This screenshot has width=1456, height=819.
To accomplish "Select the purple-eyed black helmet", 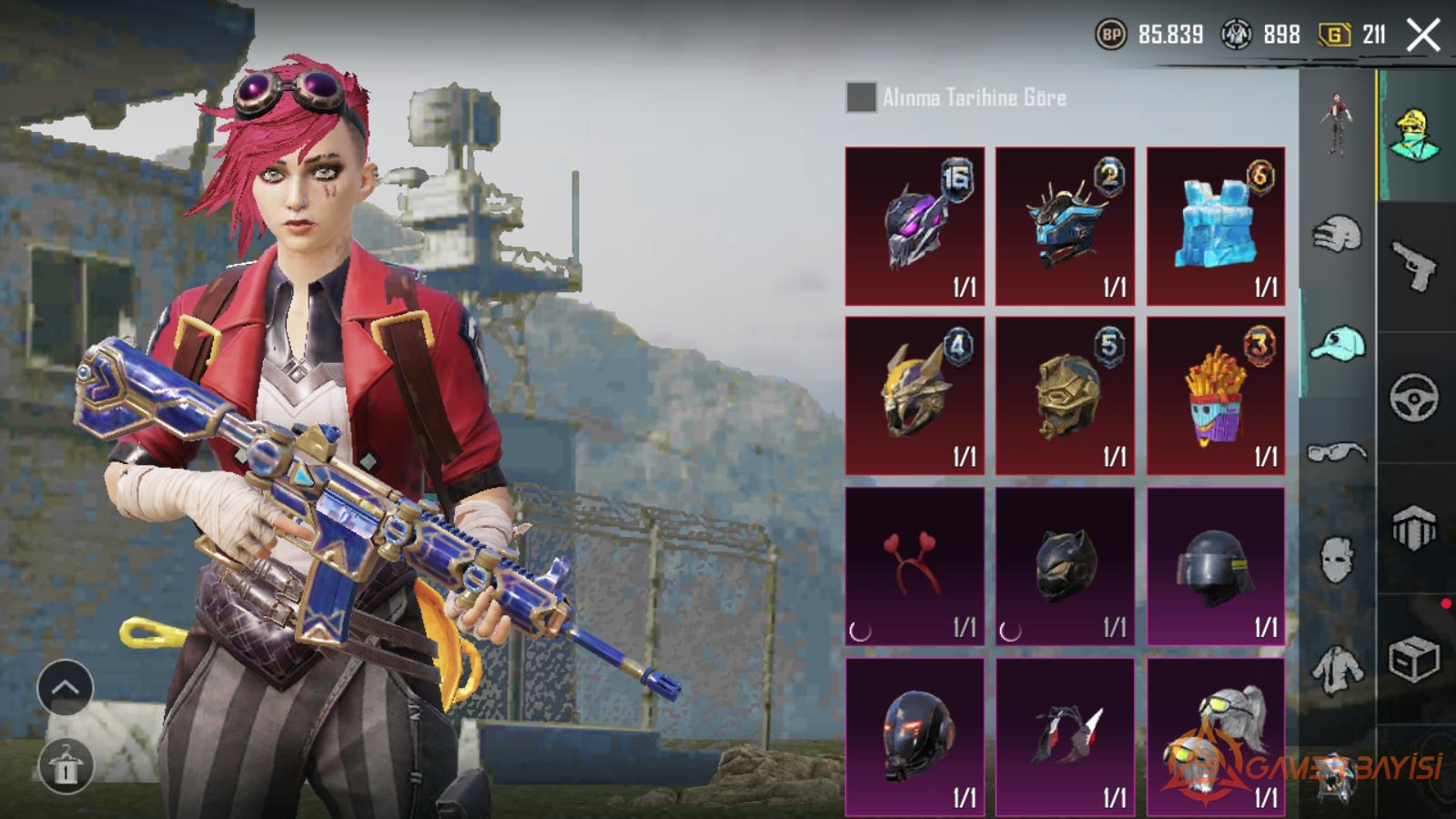I will [915, 226].
